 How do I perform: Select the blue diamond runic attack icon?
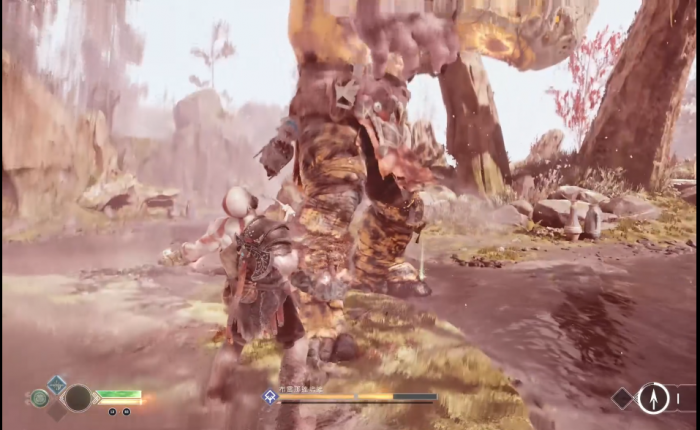pos(57,383)
